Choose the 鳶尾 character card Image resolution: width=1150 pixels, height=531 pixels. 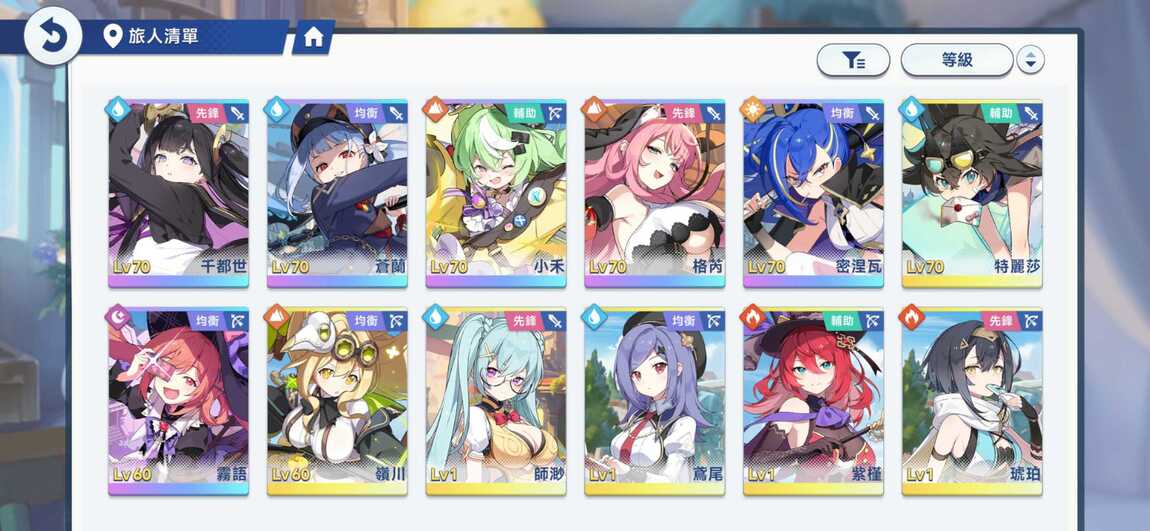coord(655,401)
